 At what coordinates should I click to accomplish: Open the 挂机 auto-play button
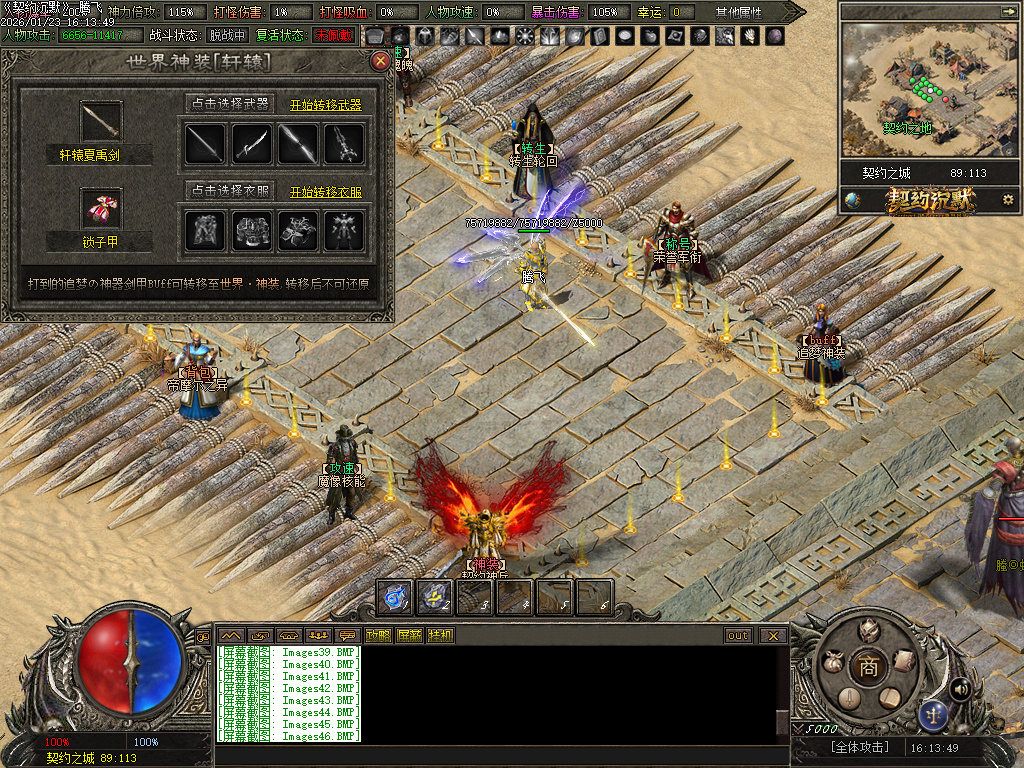click(440, 635)
